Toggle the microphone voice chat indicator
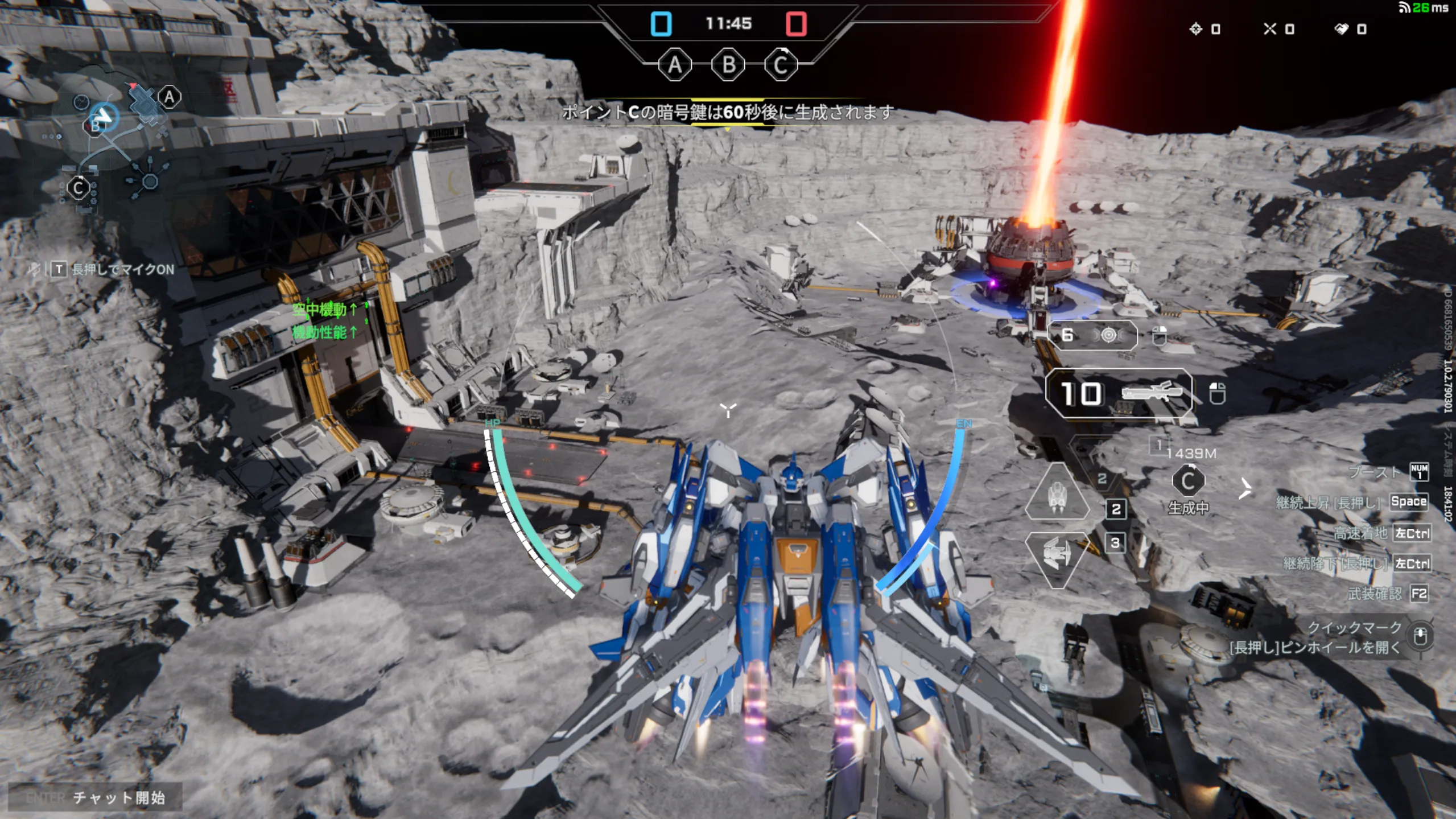This screenshot has width=1456, height=819. [x=35, y=269]
